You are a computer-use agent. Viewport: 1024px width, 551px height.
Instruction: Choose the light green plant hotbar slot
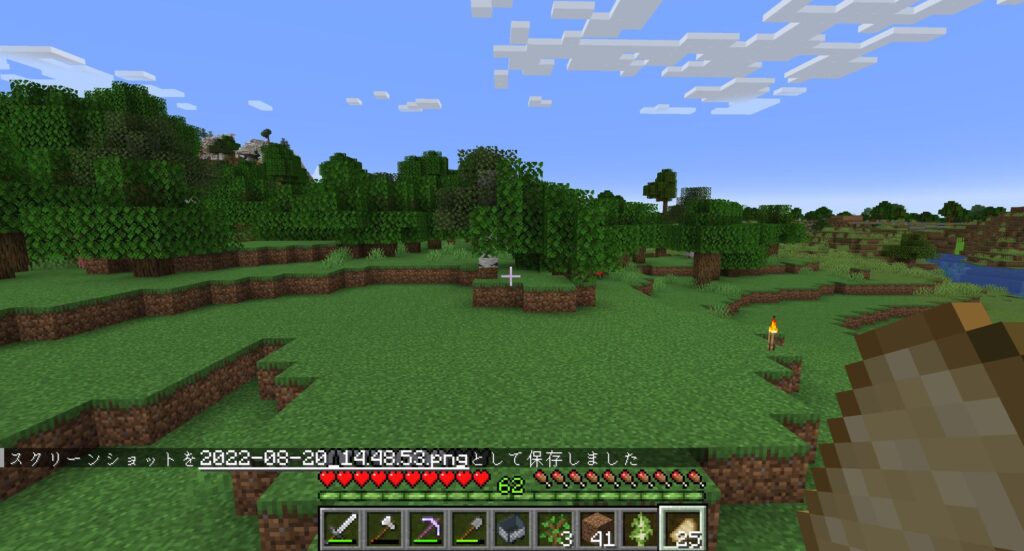(641, 526)
